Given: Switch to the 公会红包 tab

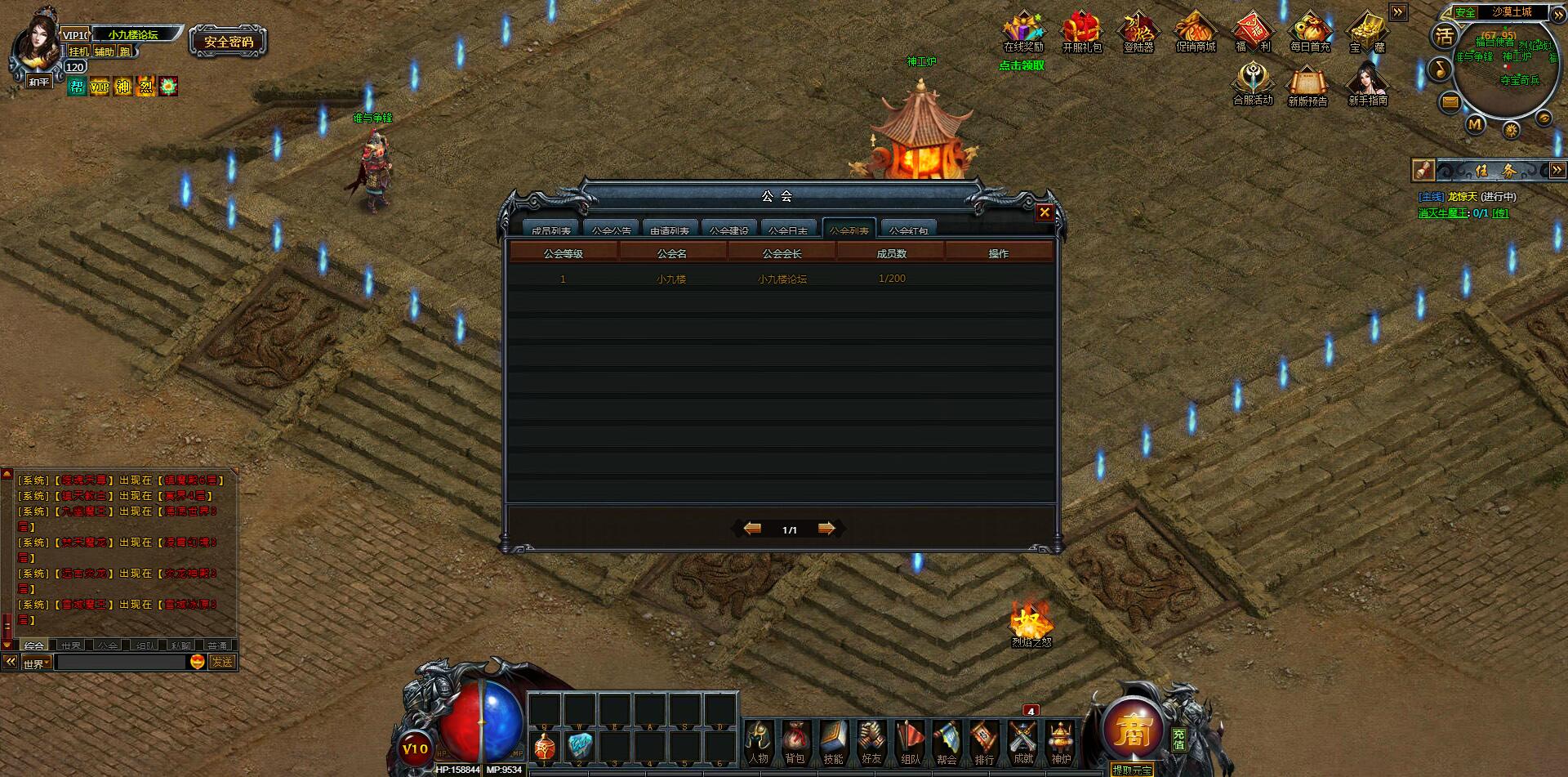Looking at the screenshot, I should click(x=908, y=230).
